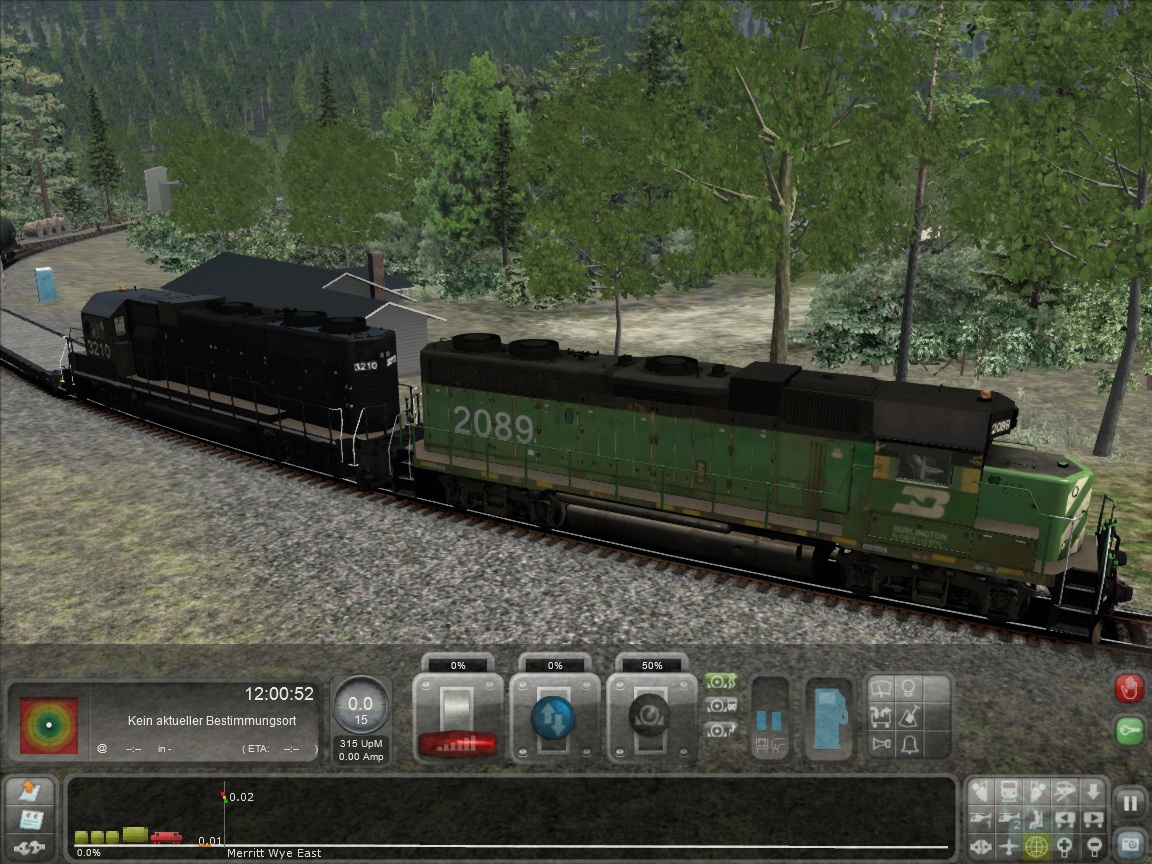Zoom out with the minus magnifier
1152x864 pixels.
tap(1093, 847)
